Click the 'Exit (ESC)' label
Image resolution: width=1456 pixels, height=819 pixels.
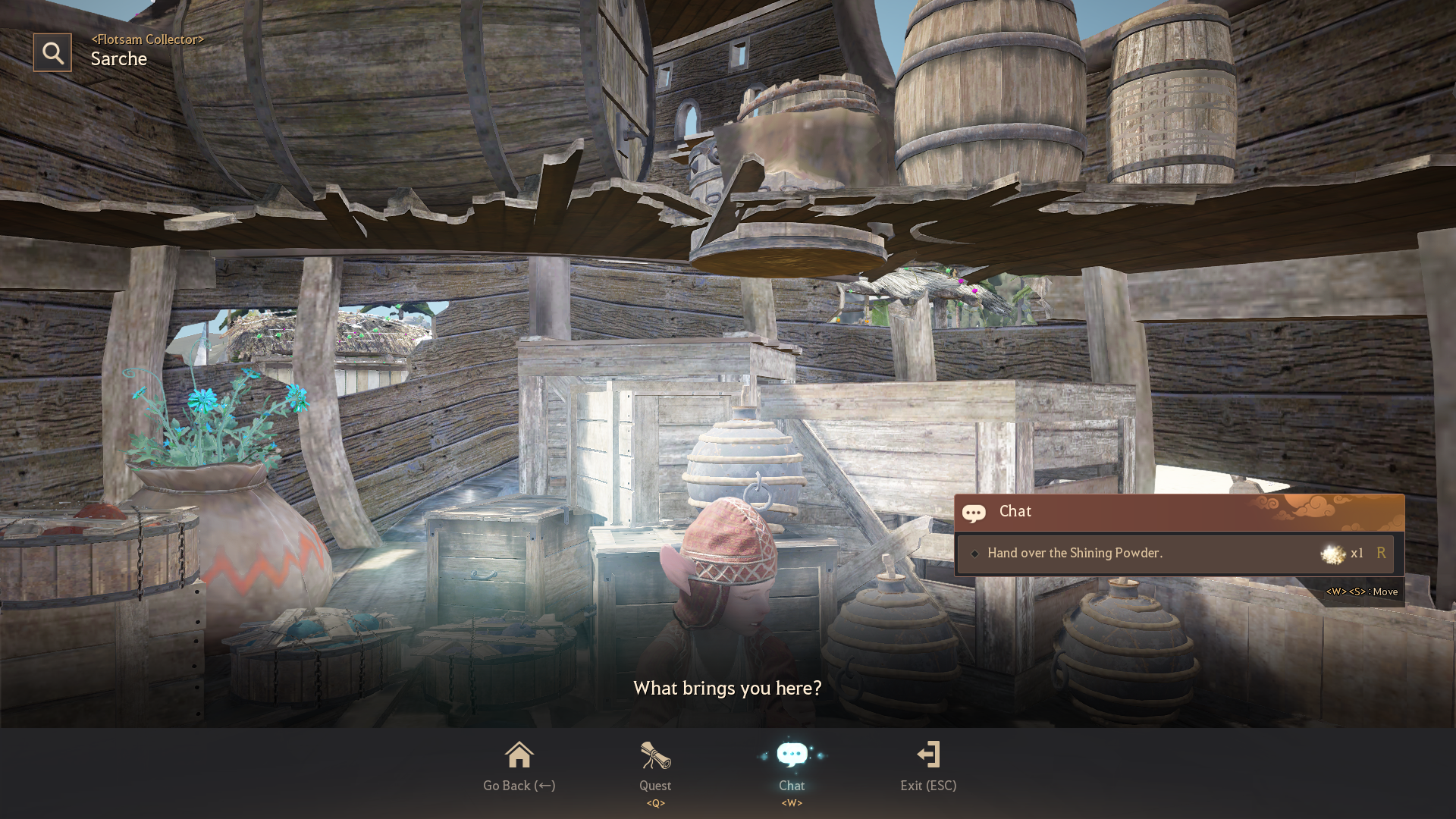click(928, 786)
